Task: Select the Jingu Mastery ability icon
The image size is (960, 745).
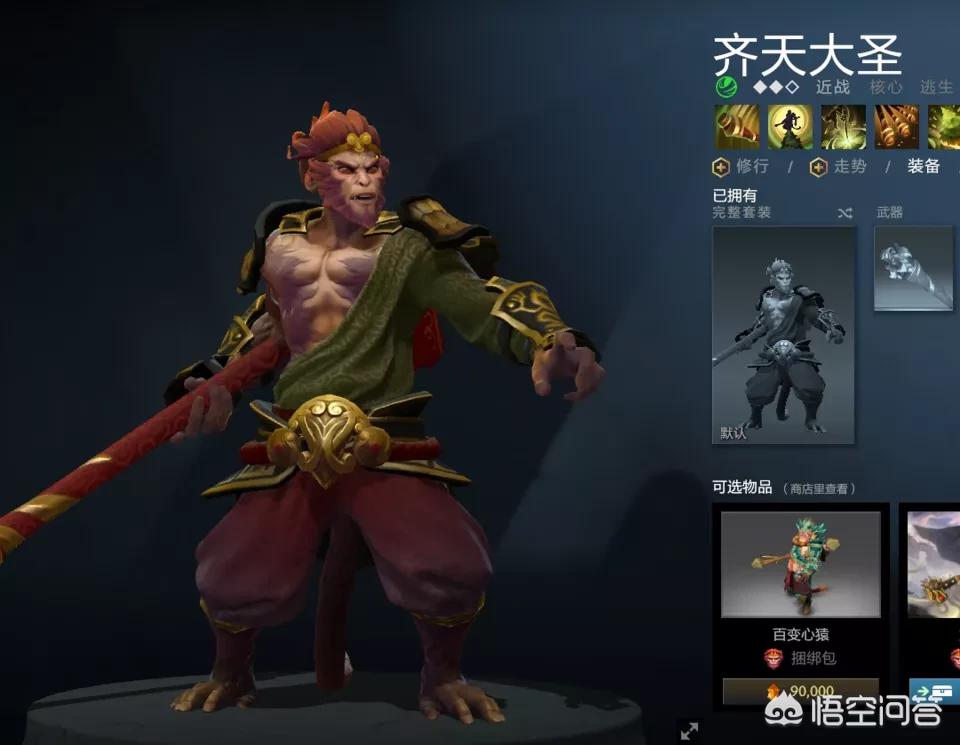Action: point(896,127)
